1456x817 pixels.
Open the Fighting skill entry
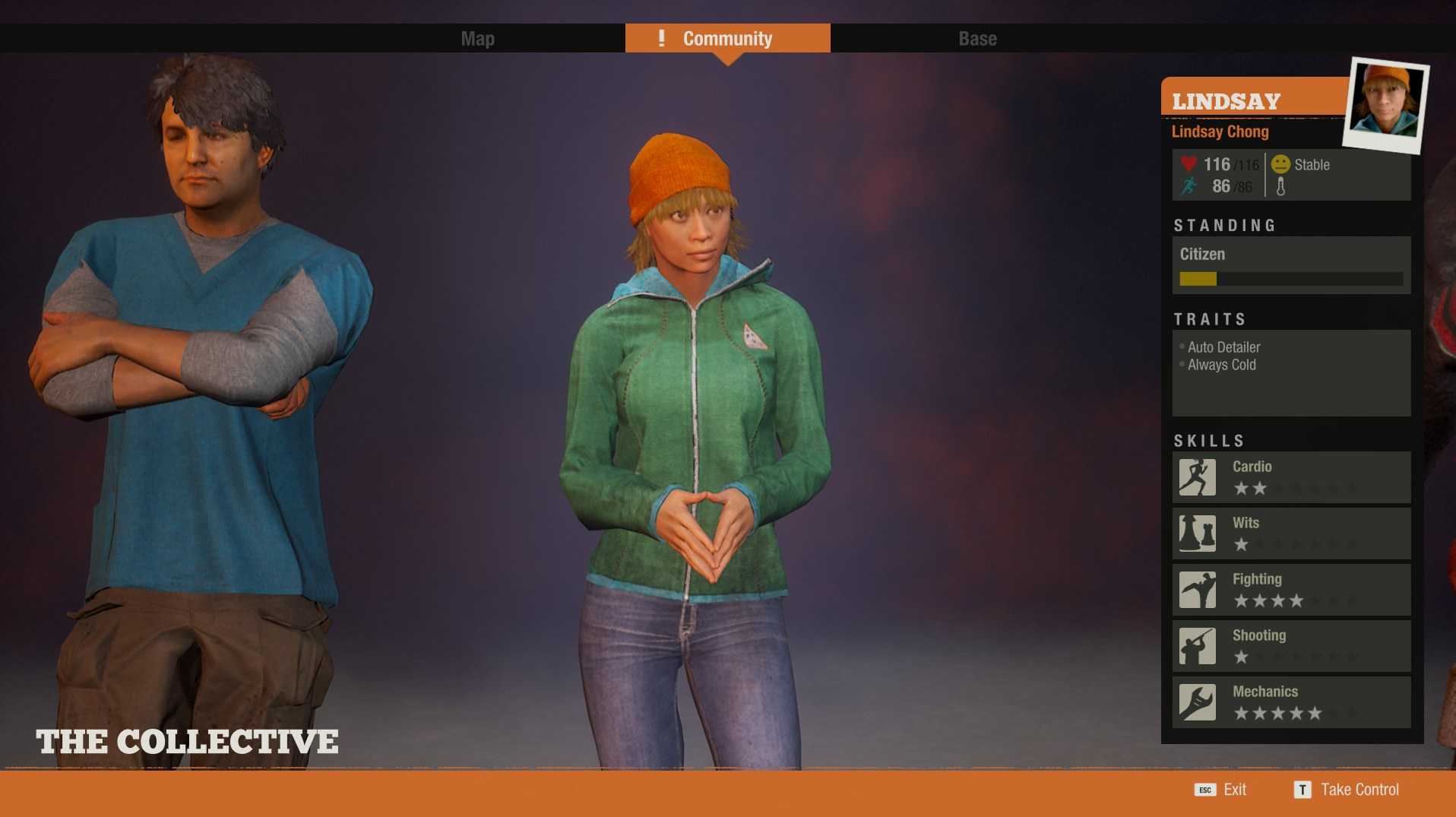click(x=1291, y=590)
